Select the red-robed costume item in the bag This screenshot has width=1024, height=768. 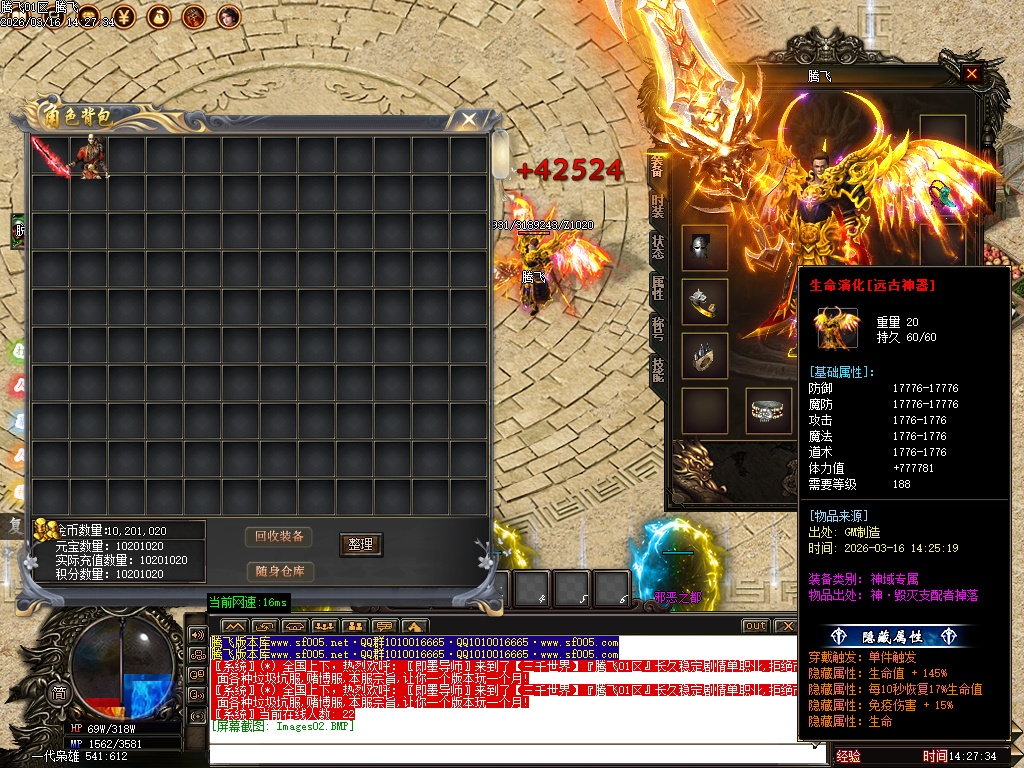coord(89,157)
